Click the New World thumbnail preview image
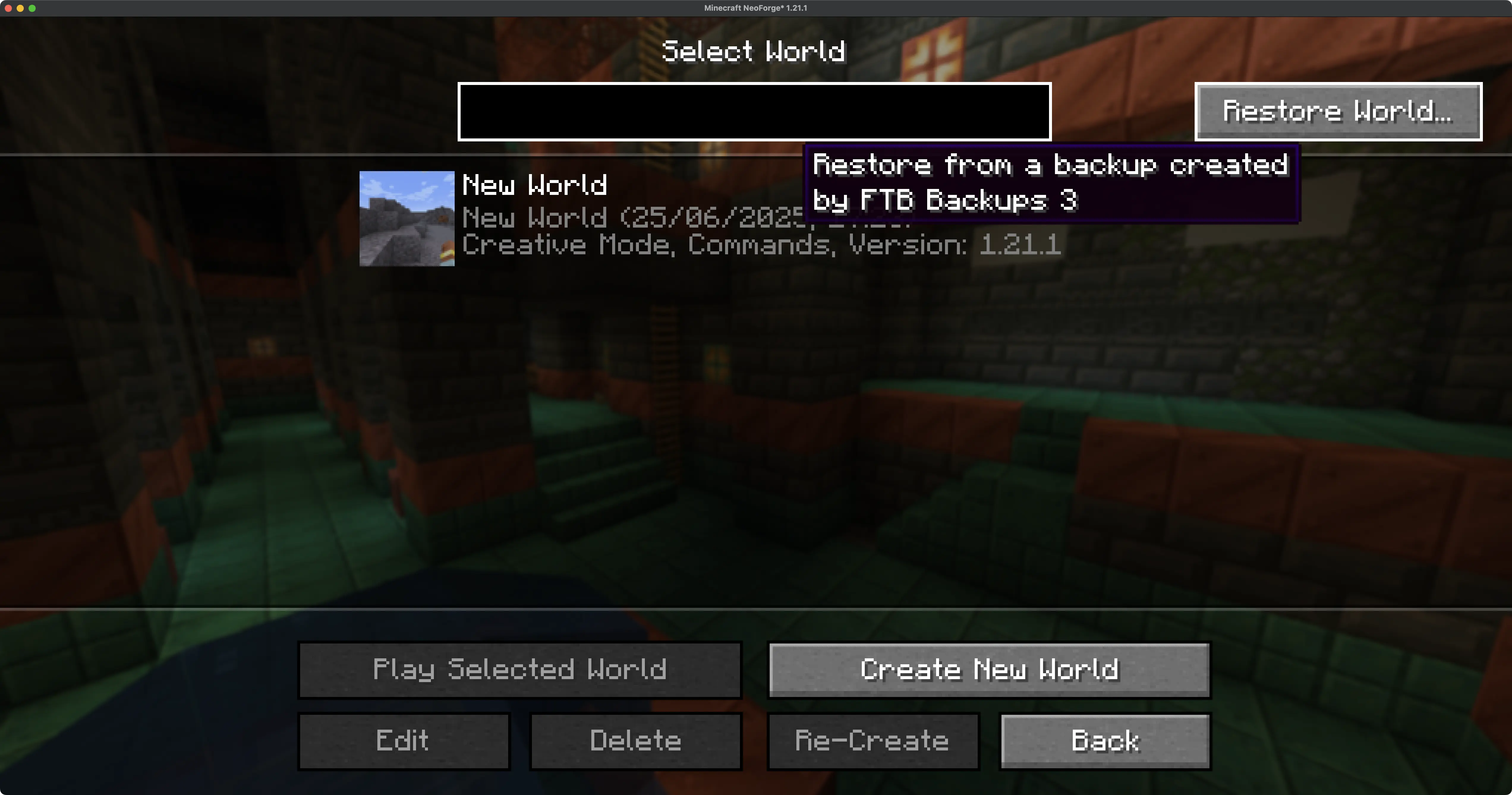 coord(407,218)
